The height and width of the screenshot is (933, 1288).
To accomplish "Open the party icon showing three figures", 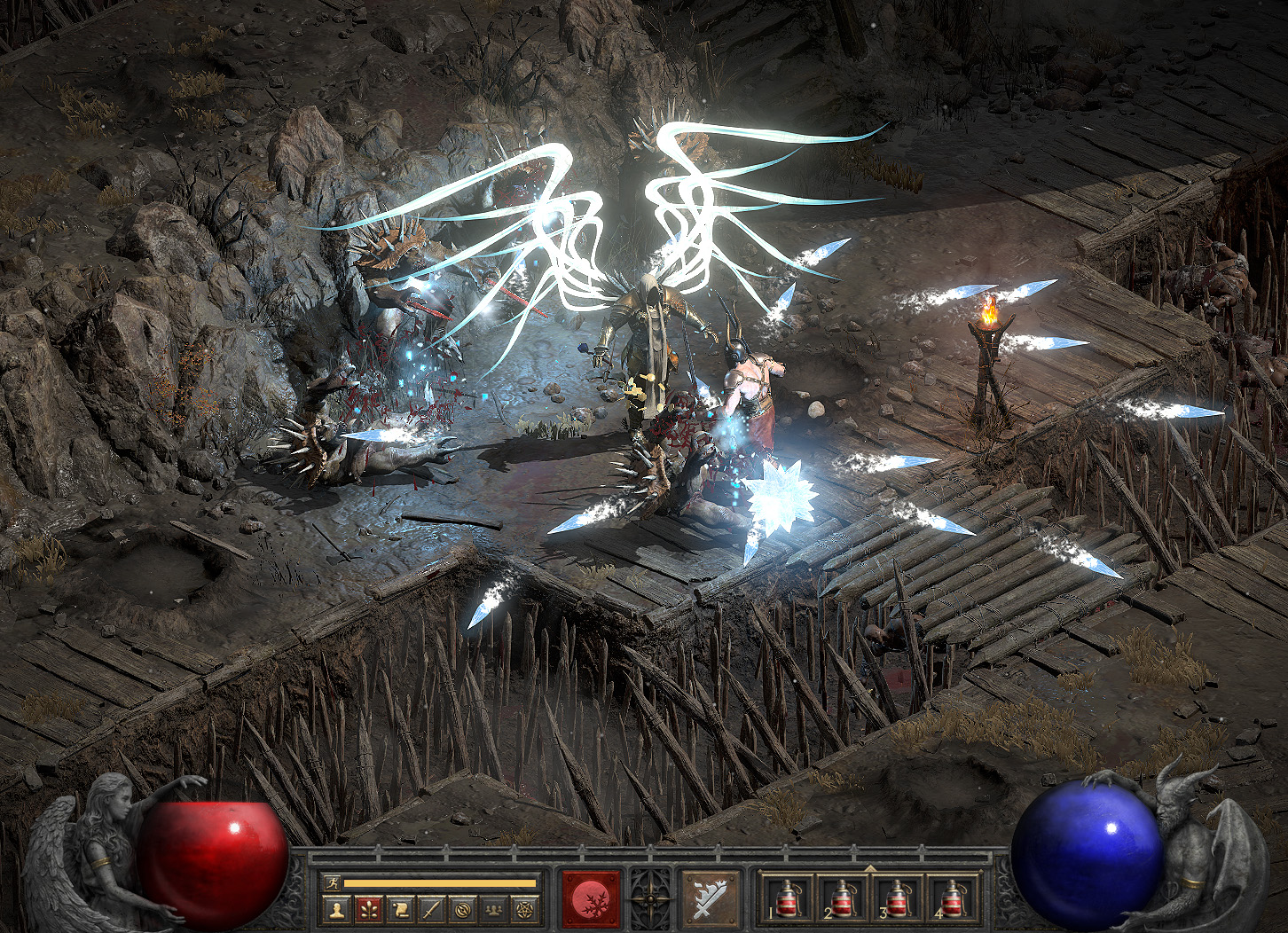I will (x=493, y=909).
